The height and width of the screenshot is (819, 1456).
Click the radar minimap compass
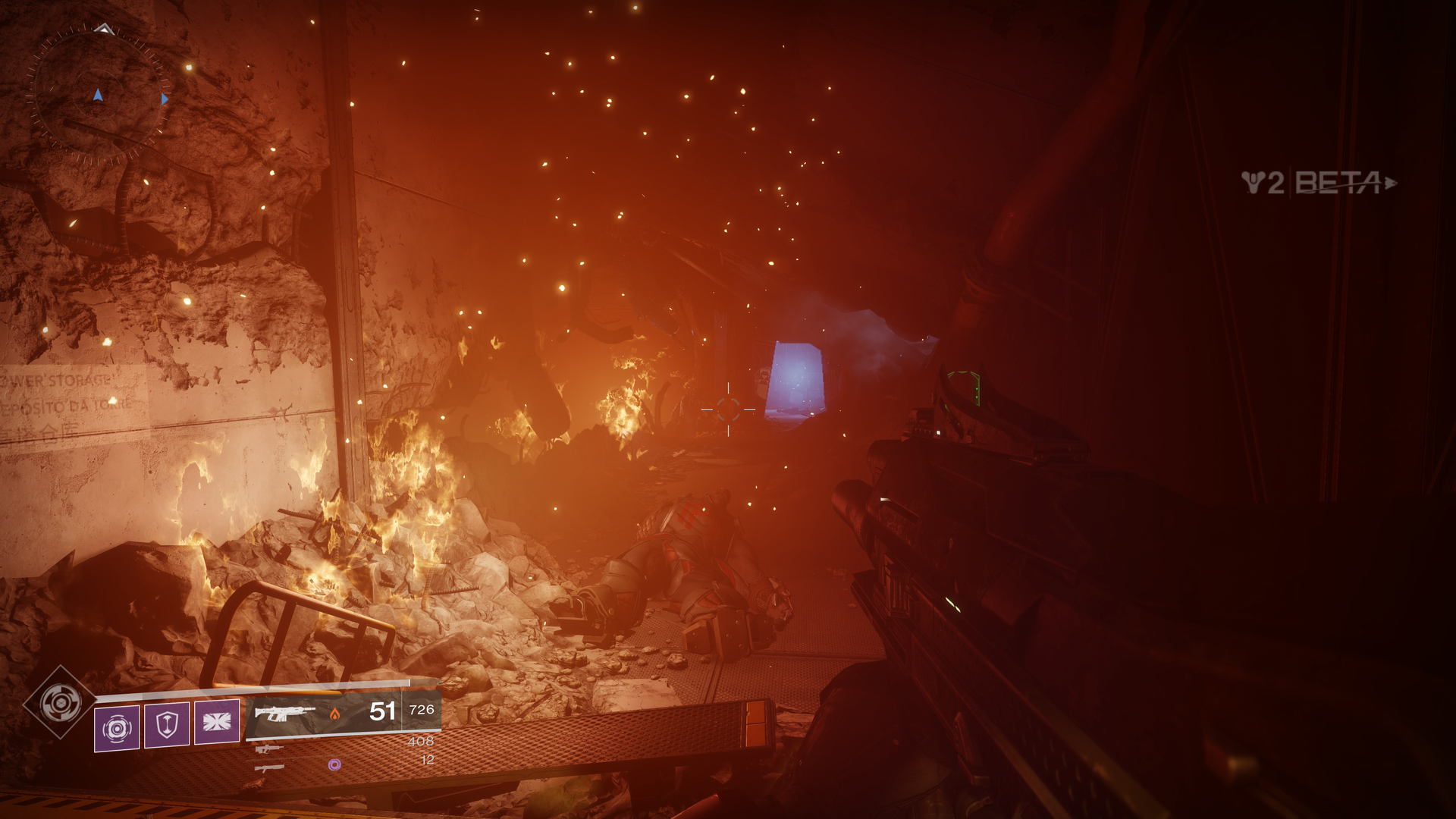pyautogui.click(x=99, y=96)
